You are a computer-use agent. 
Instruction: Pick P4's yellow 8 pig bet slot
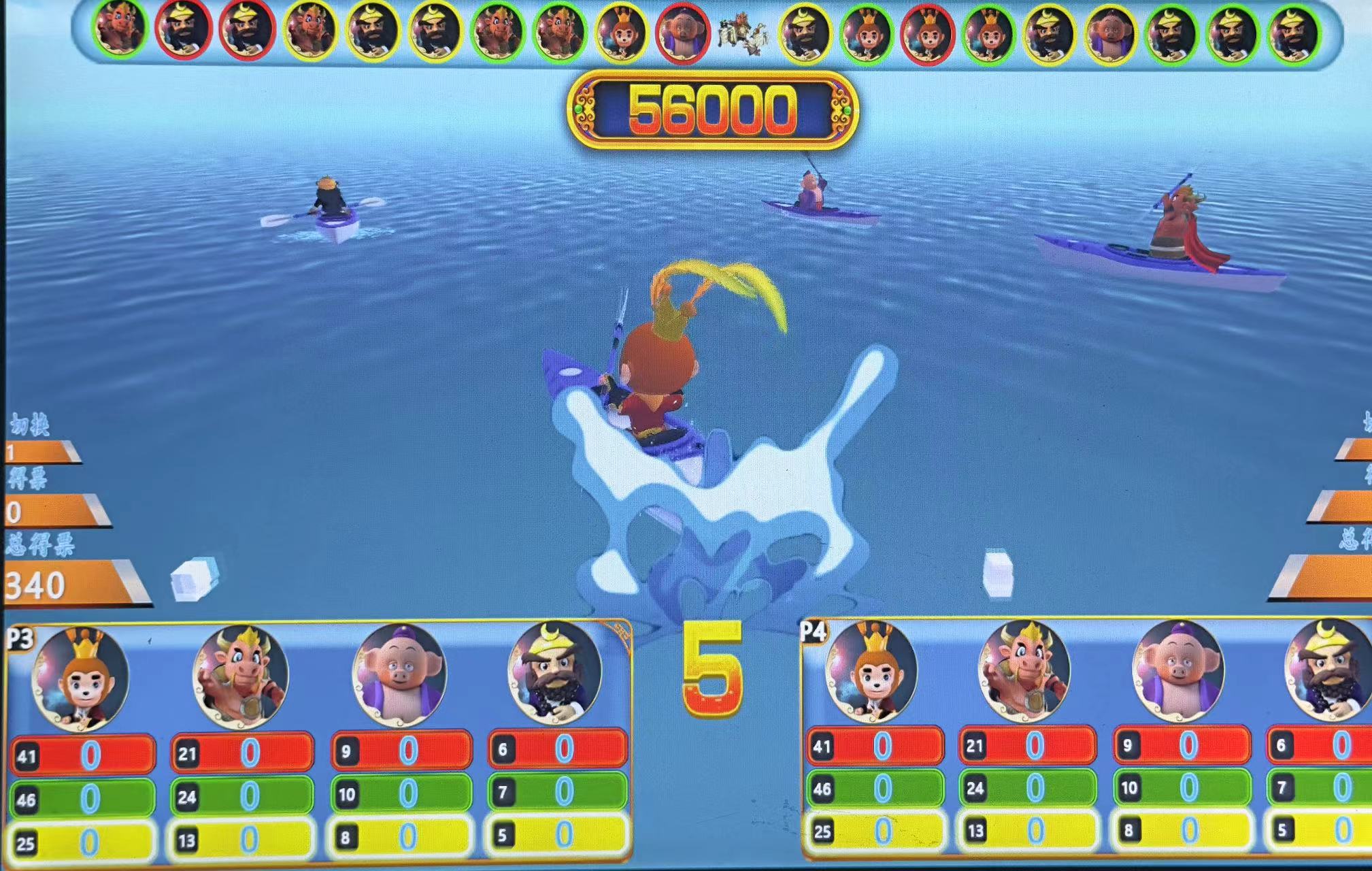(x=1182, y=829)
